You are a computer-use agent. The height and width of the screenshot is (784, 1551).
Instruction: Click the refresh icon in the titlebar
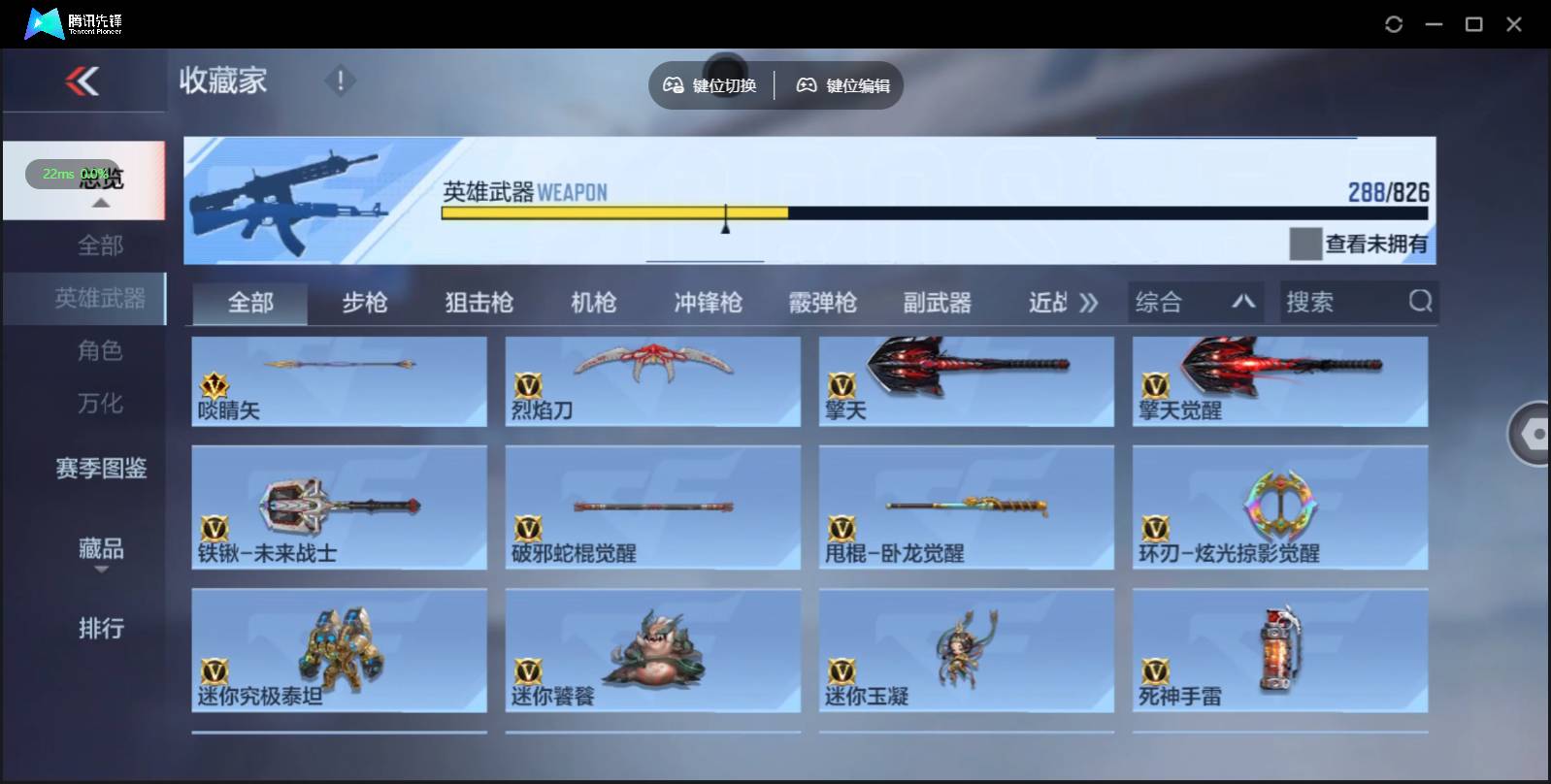point(1395,23)
